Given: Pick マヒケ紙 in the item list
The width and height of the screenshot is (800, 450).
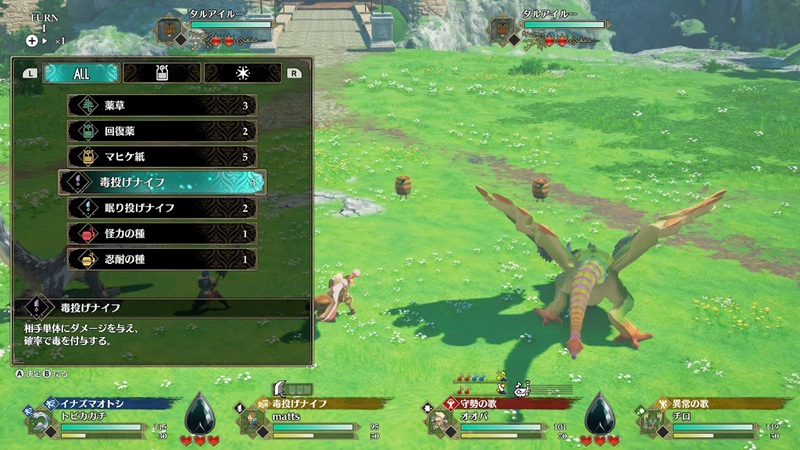Looking at the screenshot, I should pyautogui.click(x=162, y=156).
